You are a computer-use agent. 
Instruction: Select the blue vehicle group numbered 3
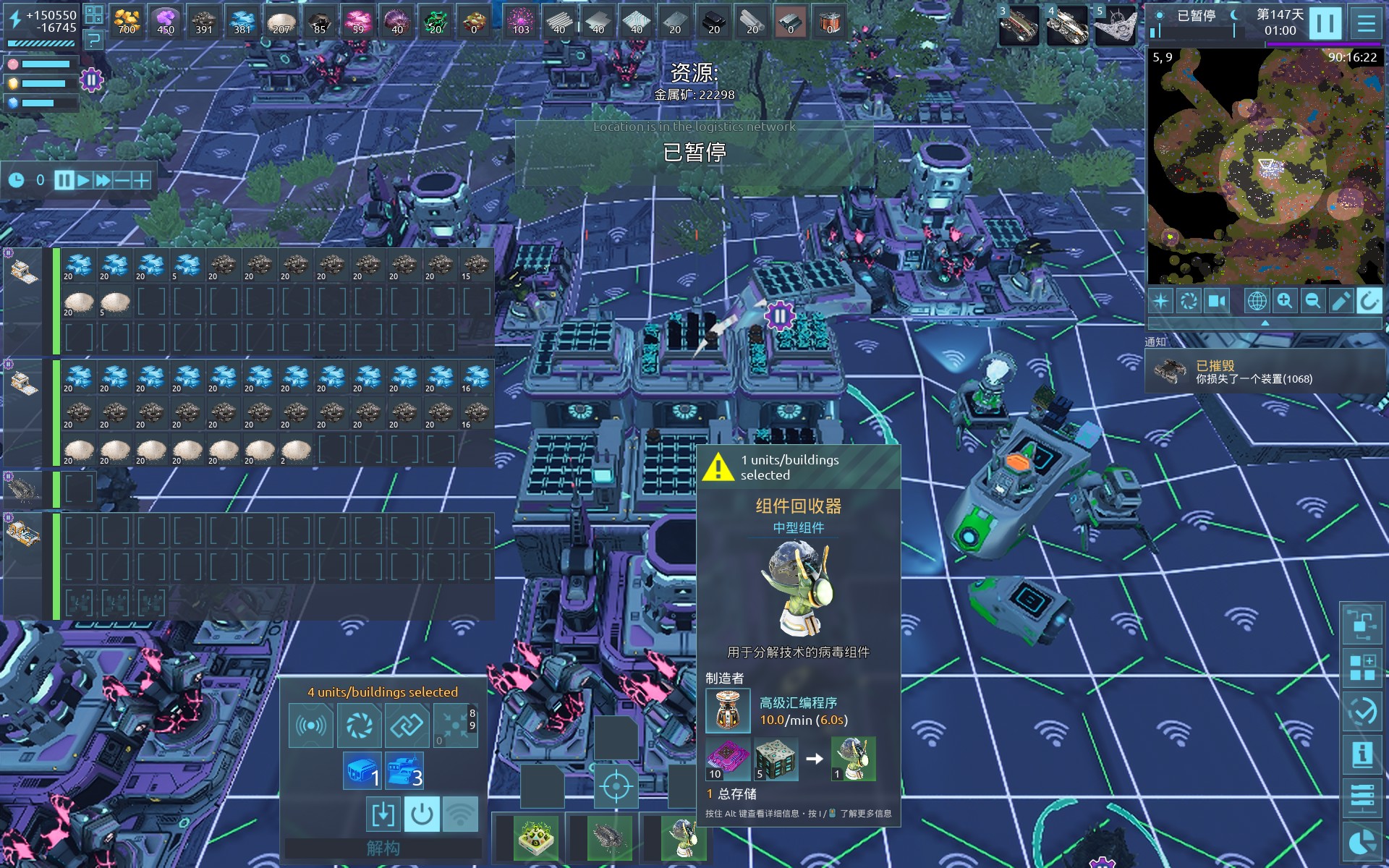404,771
